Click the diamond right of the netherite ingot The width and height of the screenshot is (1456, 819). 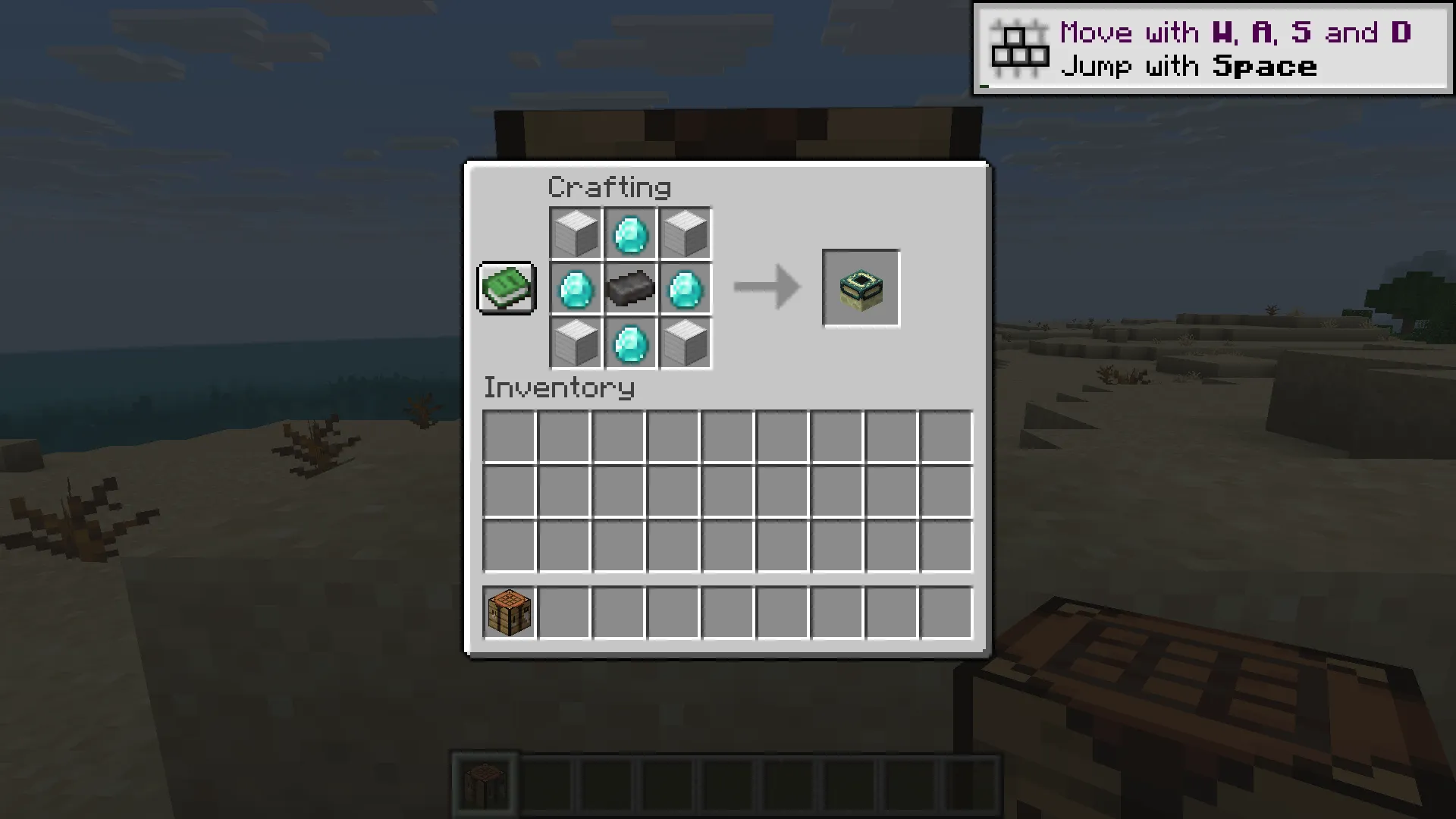(686, 288)
